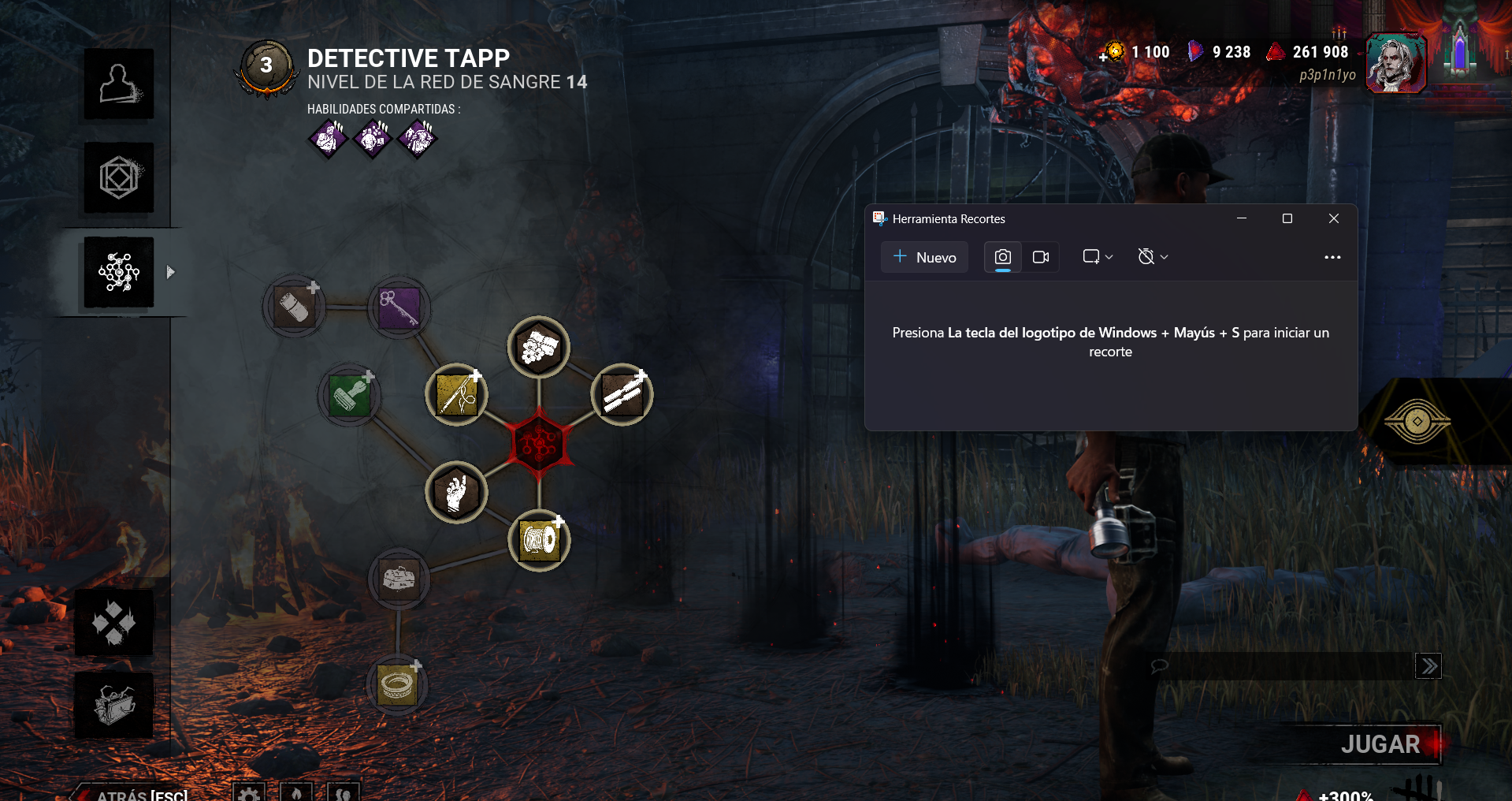Open the character silhouette tab
The height and width of the screenshot is (801, 1512).
tap(119, 84)
